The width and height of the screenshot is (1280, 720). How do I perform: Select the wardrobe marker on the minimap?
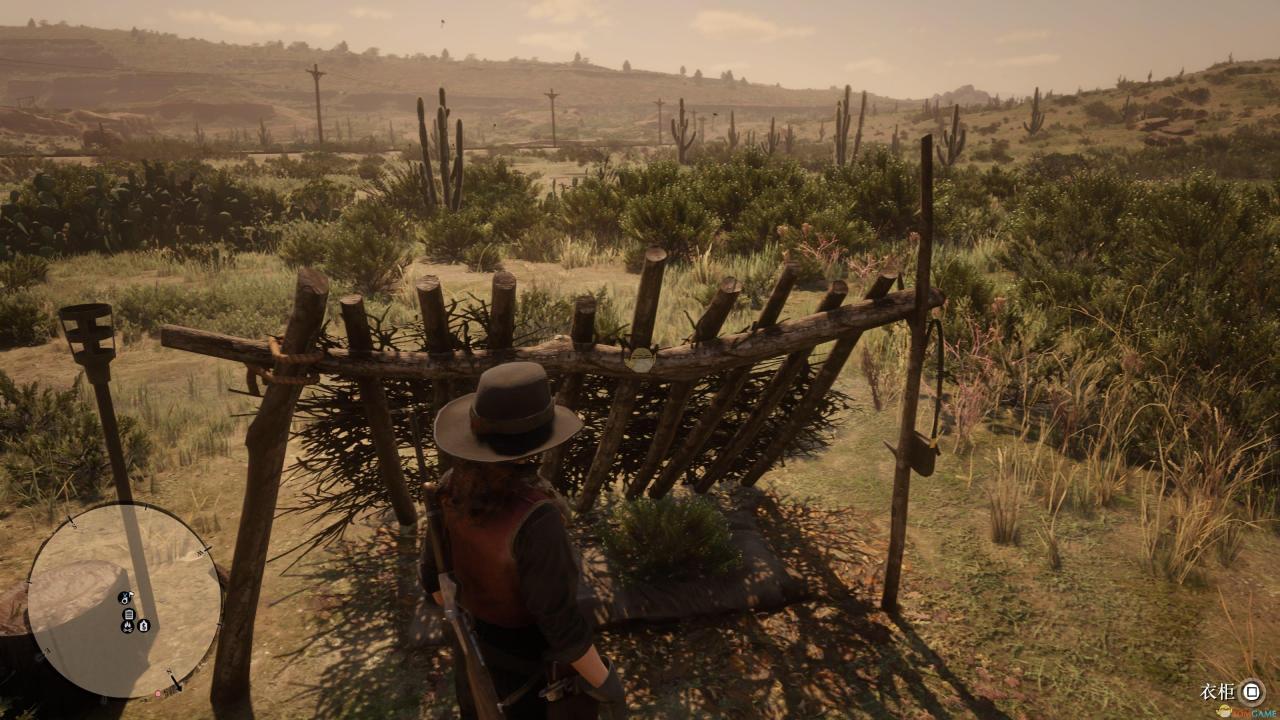click(x=129, y=613)
